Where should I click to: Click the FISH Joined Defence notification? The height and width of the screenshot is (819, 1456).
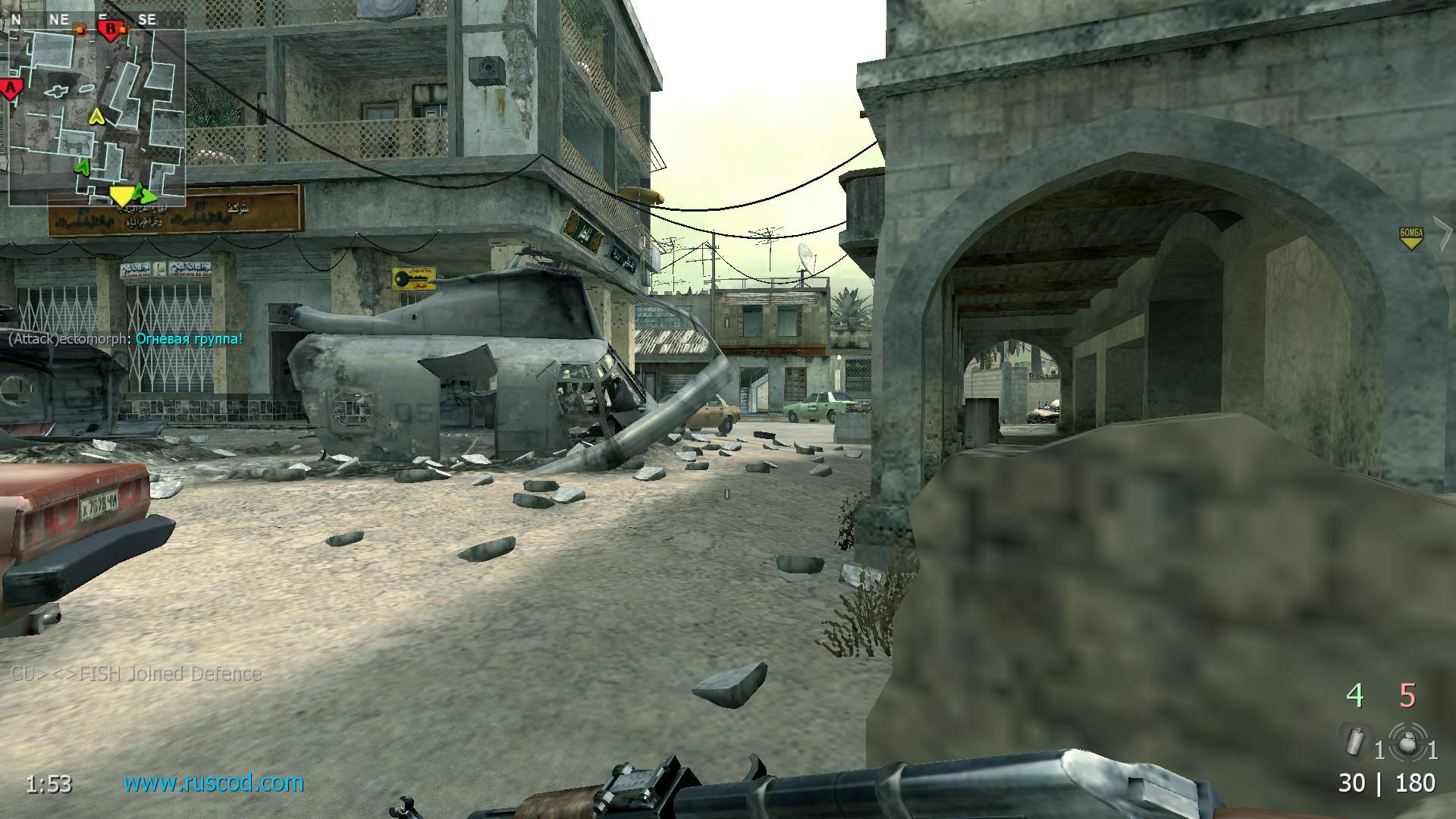136,672
